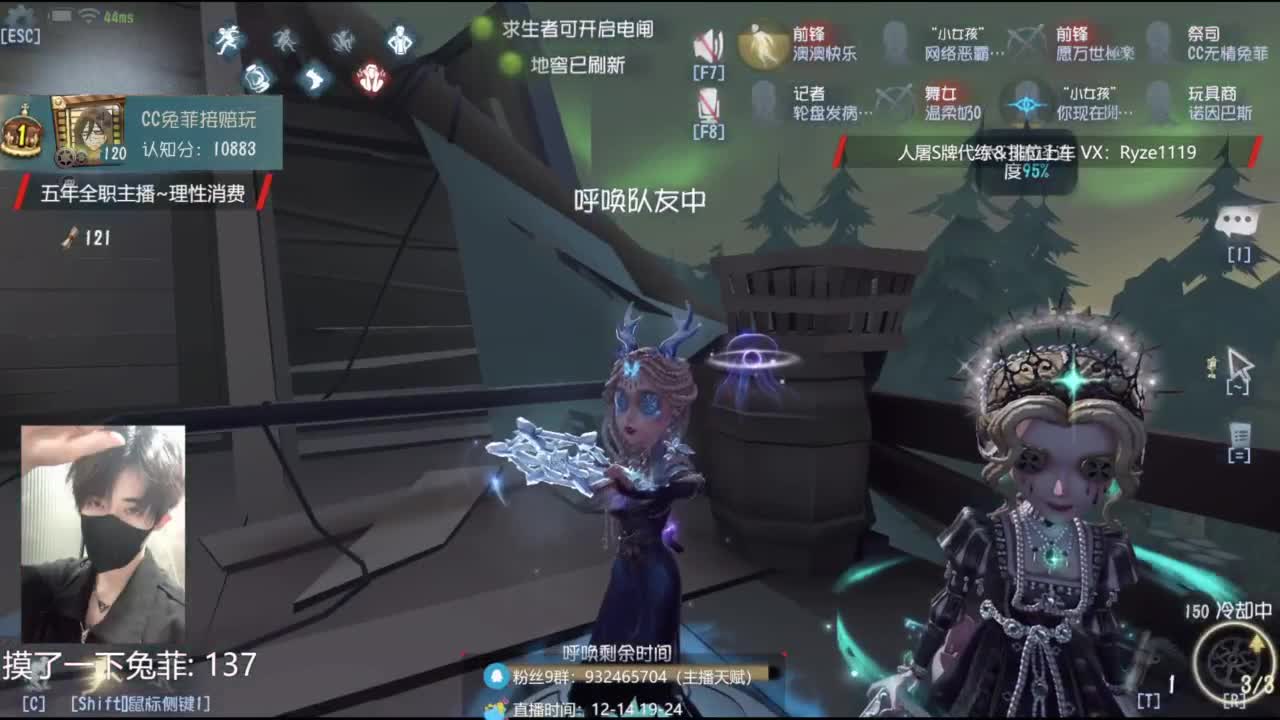Click the boot movement skill icon
The width and height of the screenshot is (1280, 720).
[312, 77]
